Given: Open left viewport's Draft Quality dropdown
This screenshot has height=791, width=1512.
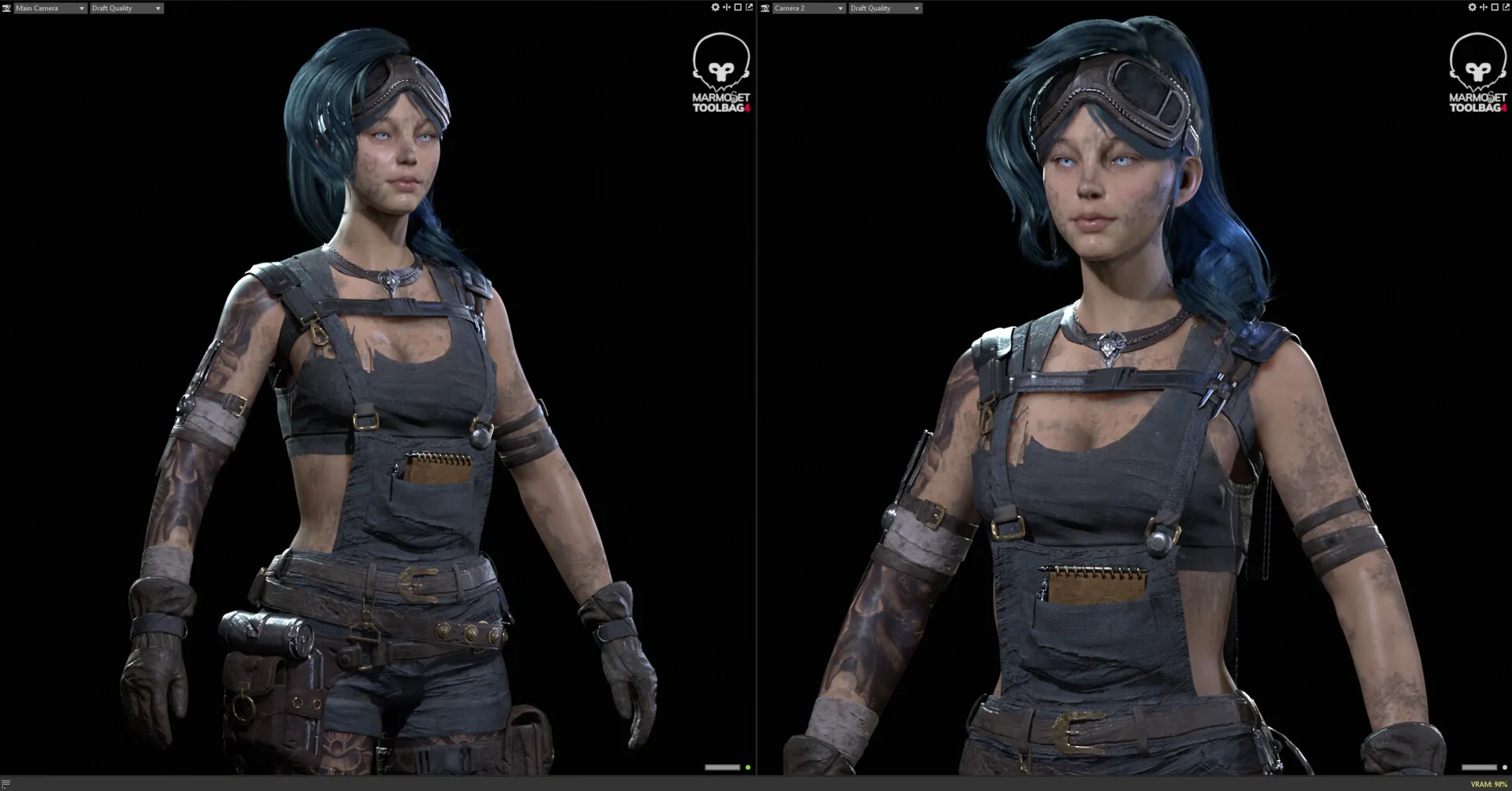Looking at the screenshot, I should (x=126, y=8).
